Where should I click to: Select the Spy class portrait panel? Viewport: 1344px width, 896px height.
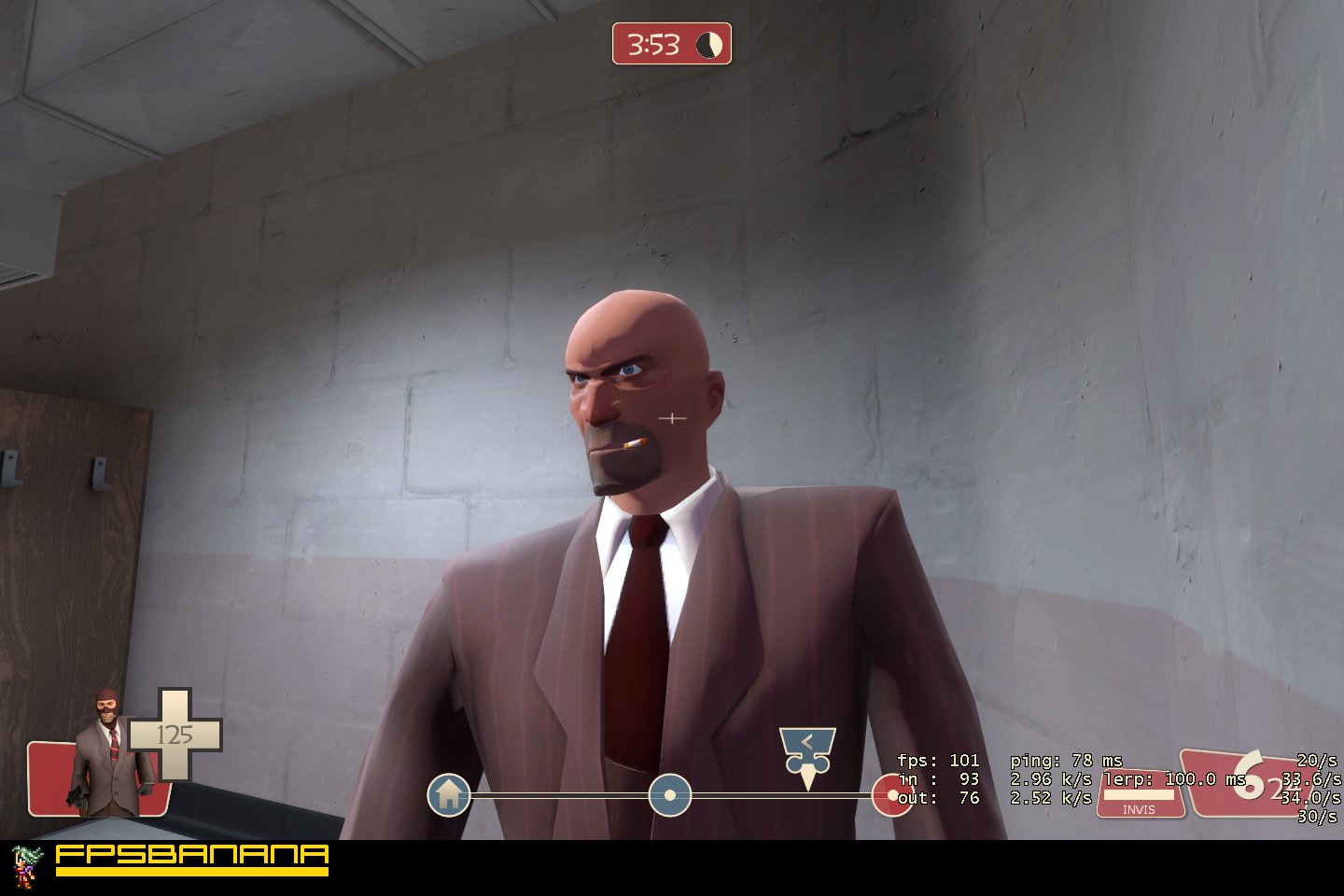coord(105,763)
